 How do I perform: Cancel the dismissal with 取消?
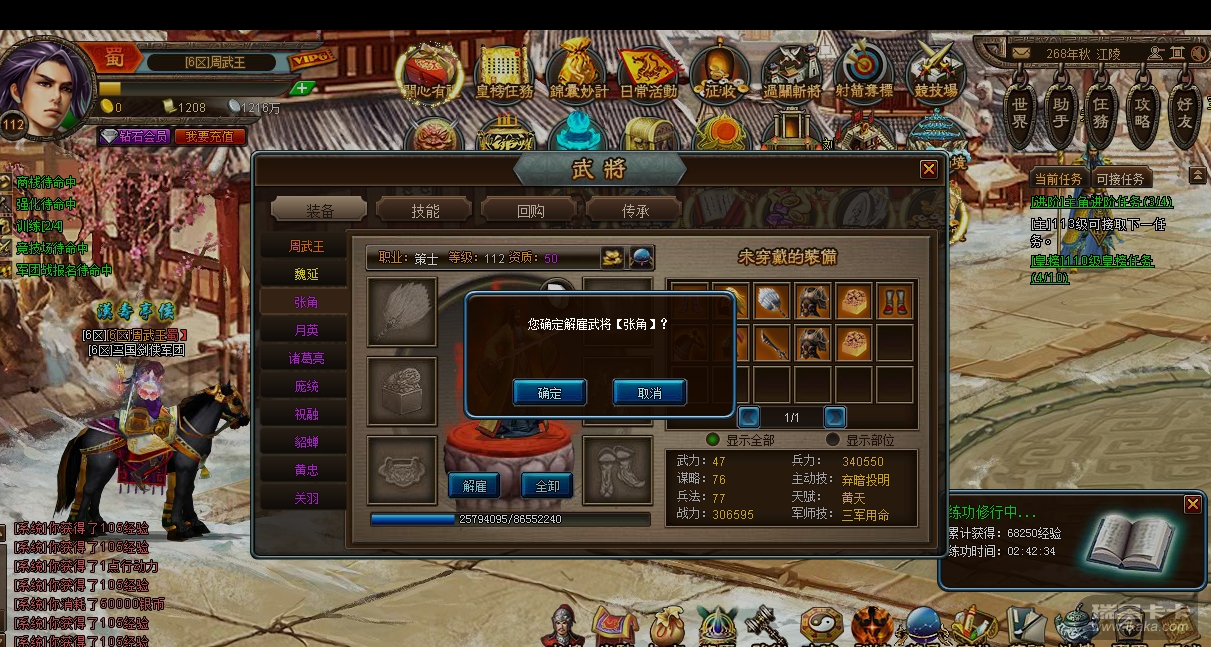tap(649, 393)
